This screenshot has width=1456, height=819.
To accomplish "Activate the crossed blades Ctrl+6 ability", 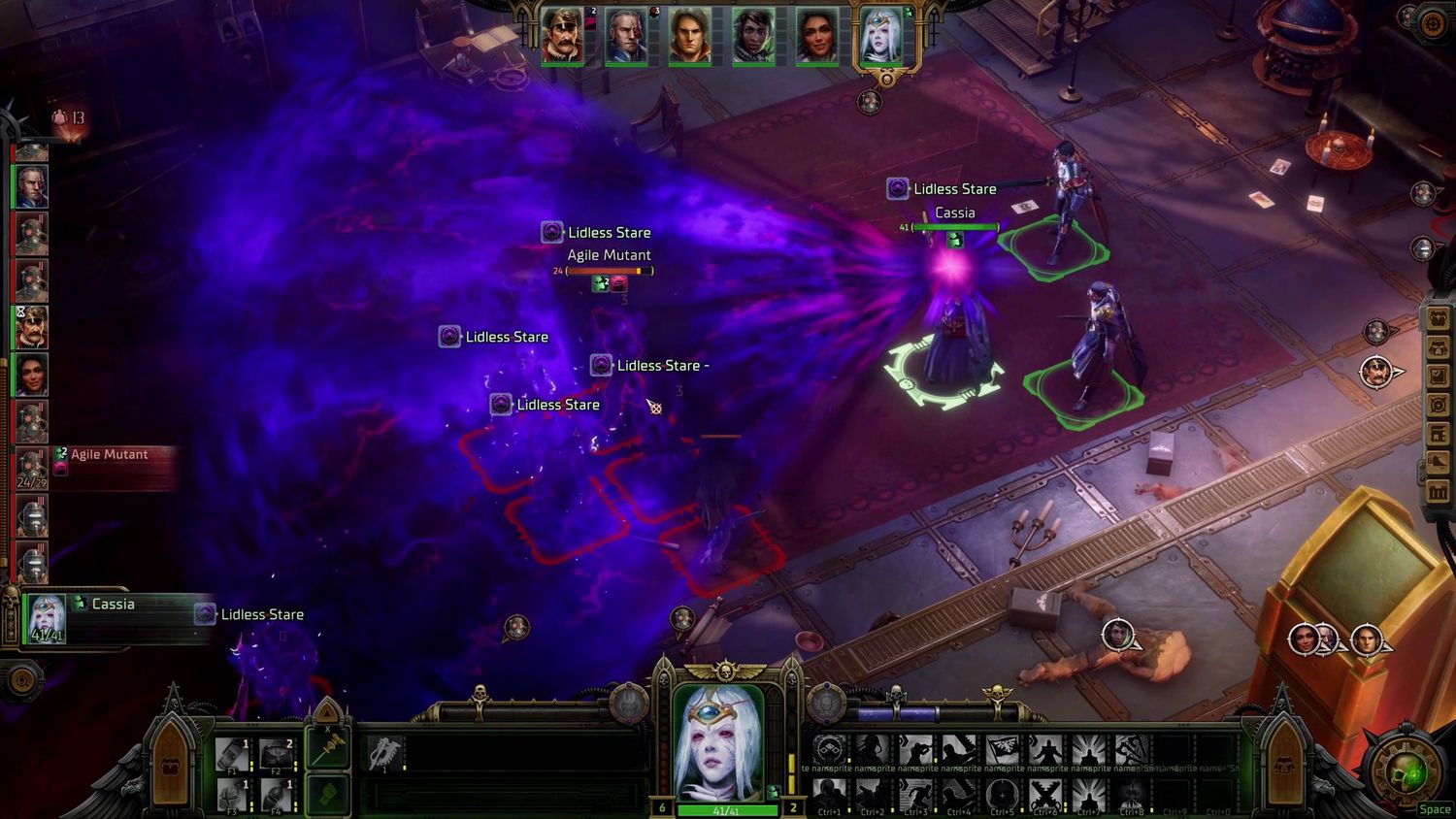I will [1044, 796].
